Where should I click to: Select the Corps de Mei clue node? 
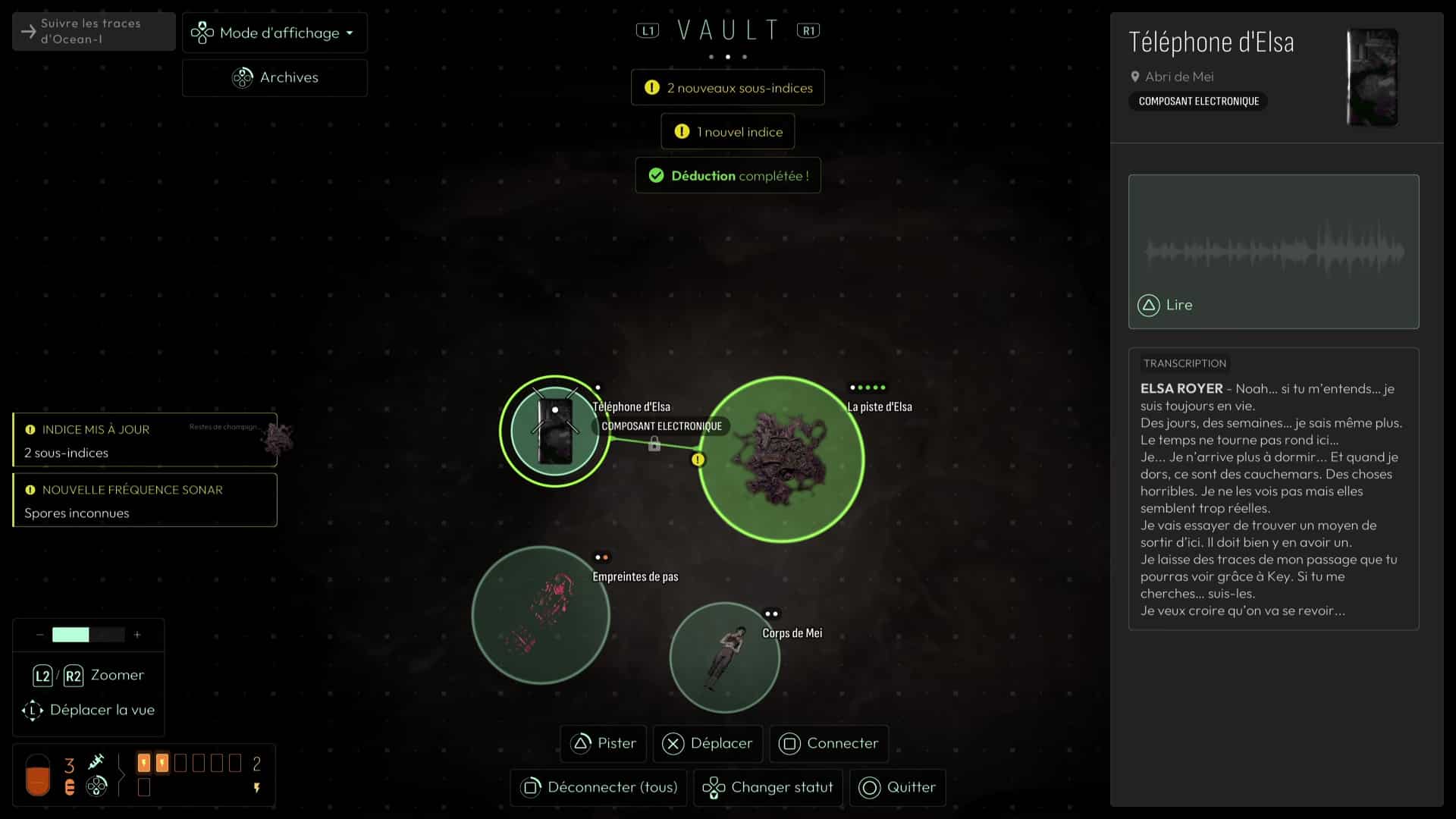[725, 657]
